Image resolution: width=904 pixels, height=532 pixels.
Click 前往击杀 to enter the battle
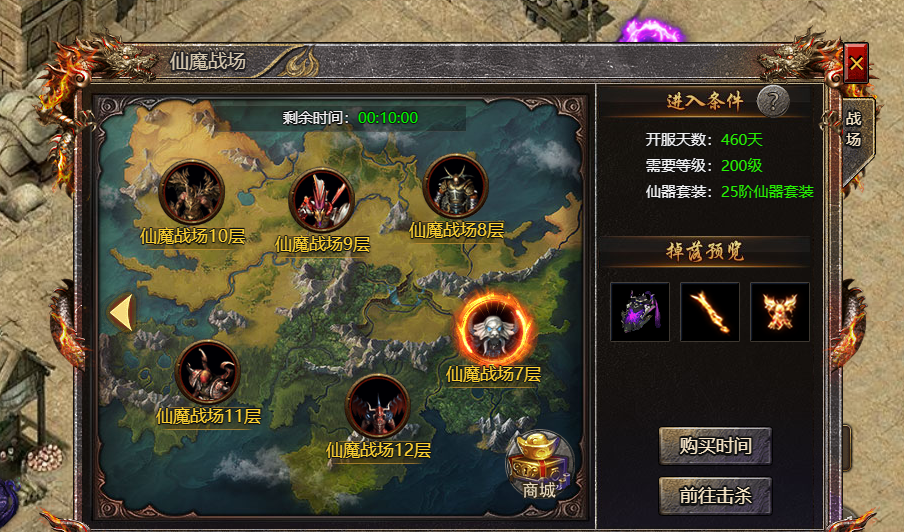[715, 494]
